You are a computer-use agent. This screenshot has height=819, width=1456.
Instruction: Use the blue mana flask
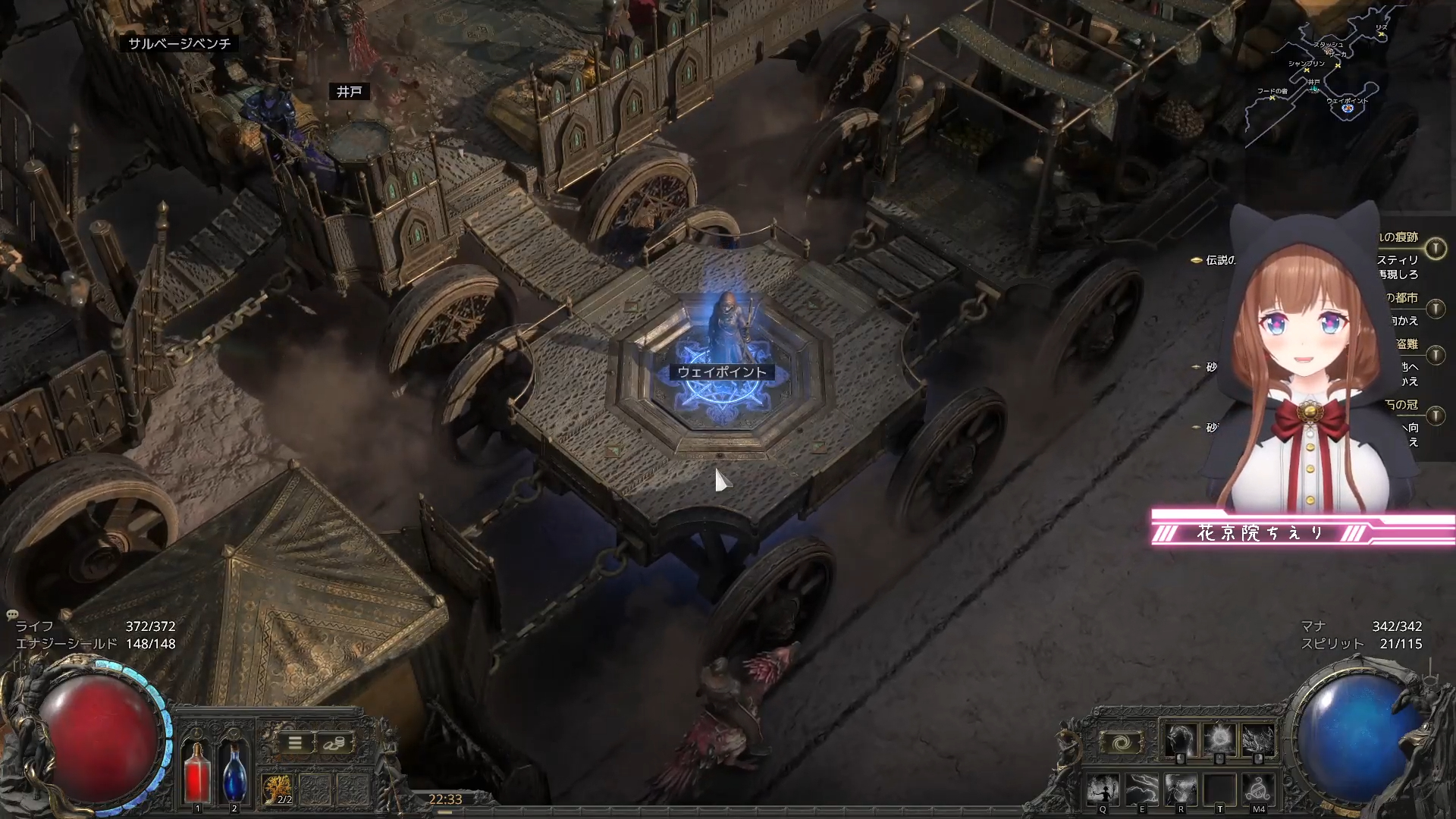[234, 773]
